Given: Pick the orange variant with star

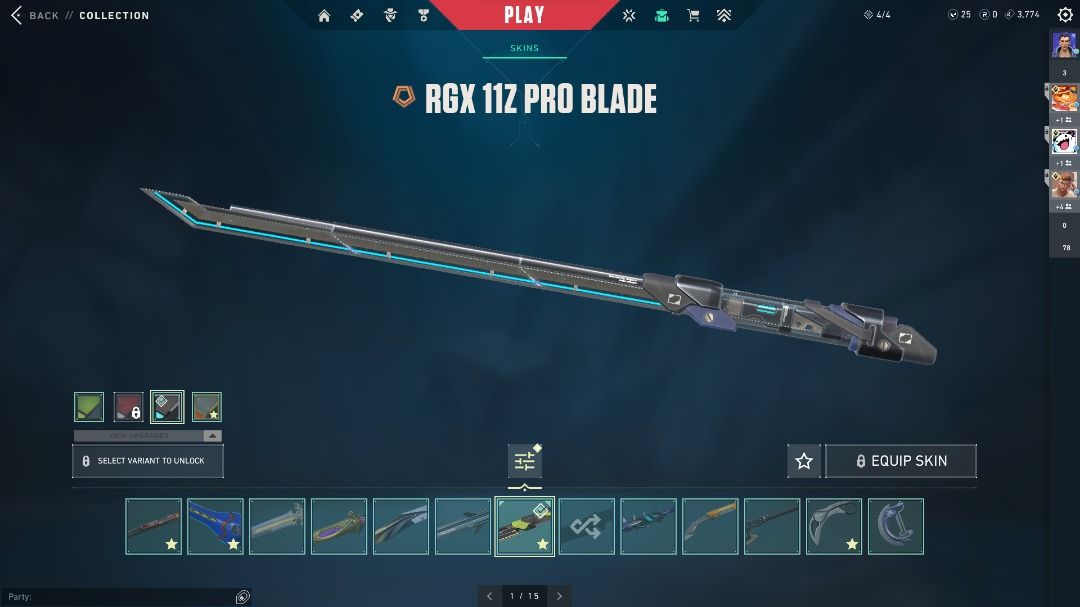Looking at the screenshot, I should (206, 407).
